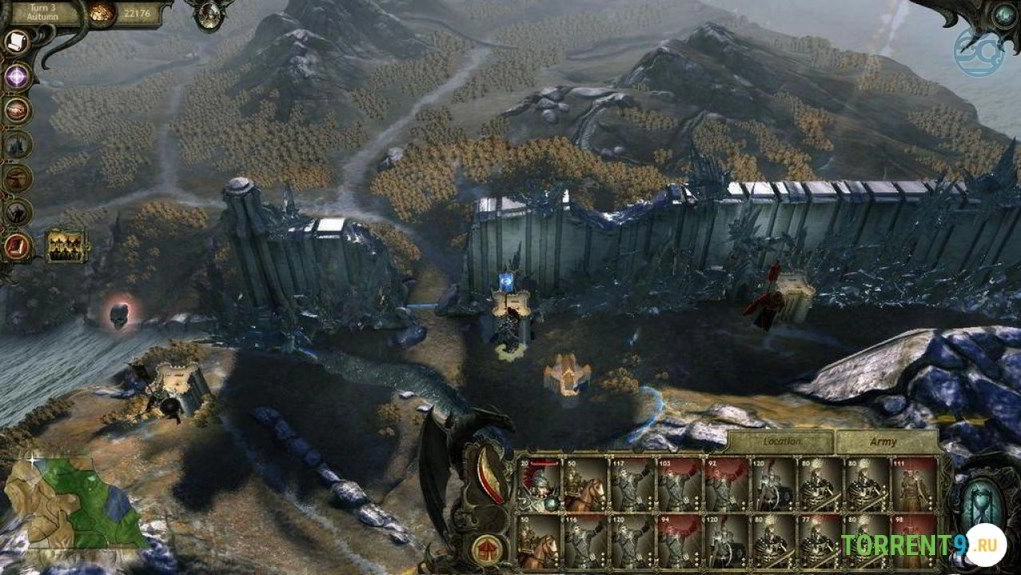This screenshot has width=1021, height=575.
Task: Click the glowing purple orb icon
Action: click(17, 75)
